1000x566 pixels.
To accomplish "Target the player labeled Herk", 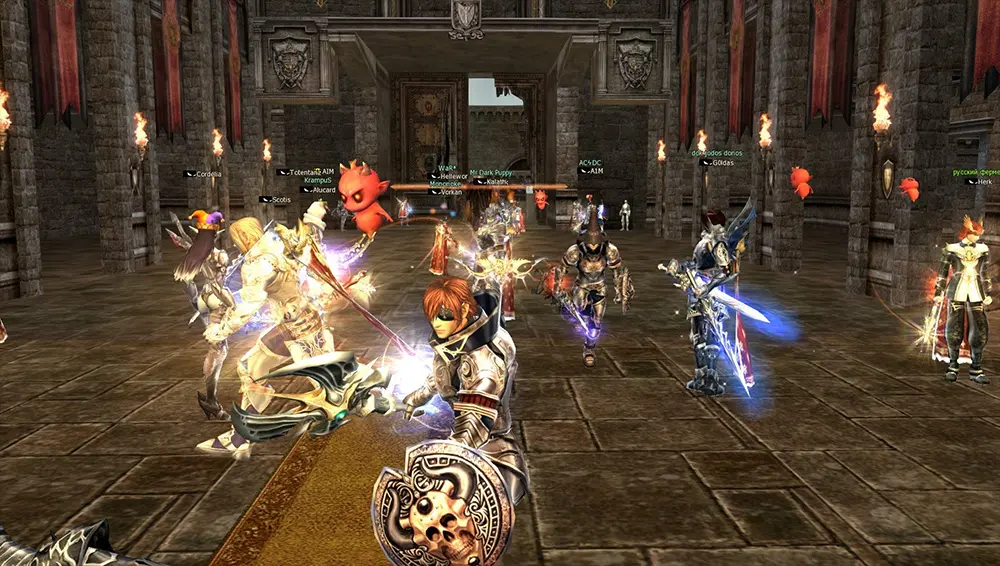I will [x=983, y=181].
